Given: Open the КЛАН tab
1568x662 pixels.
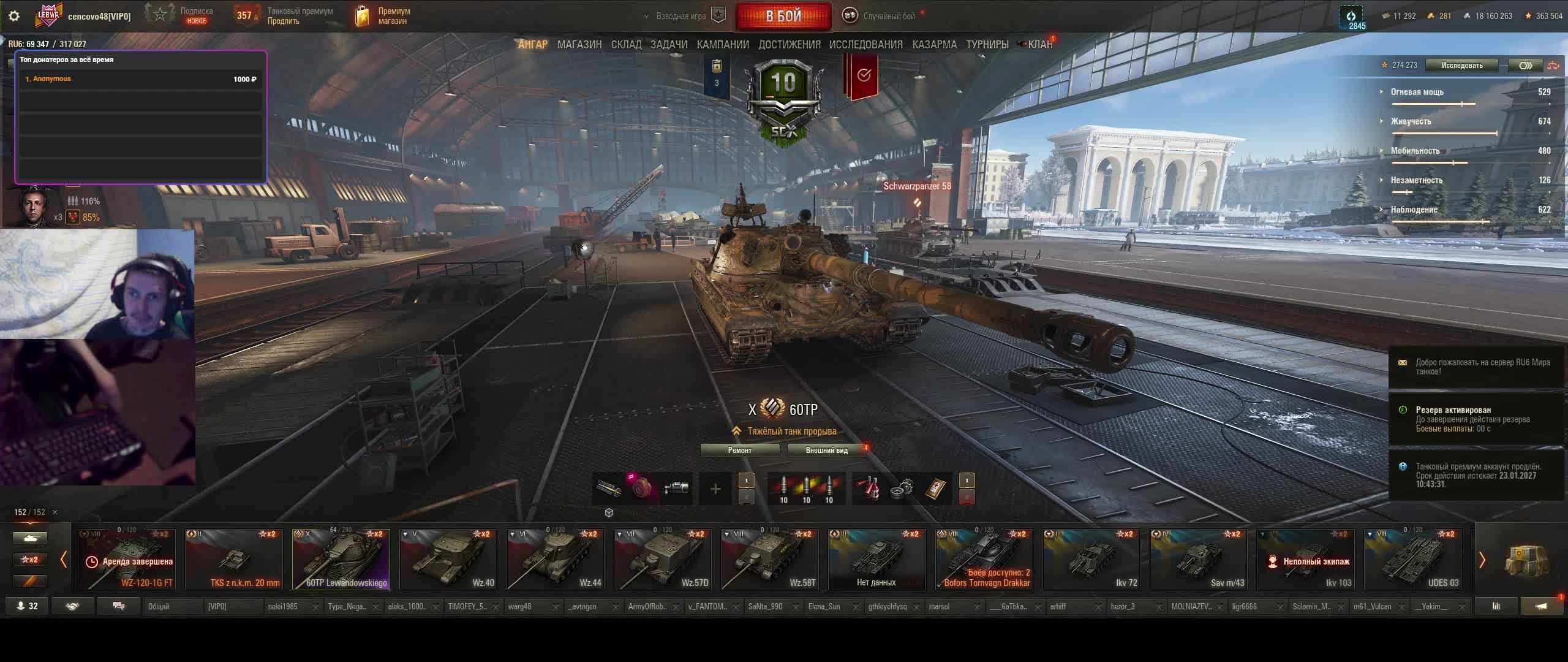Looking at the screenshot, I should (x=1039, y=45).
